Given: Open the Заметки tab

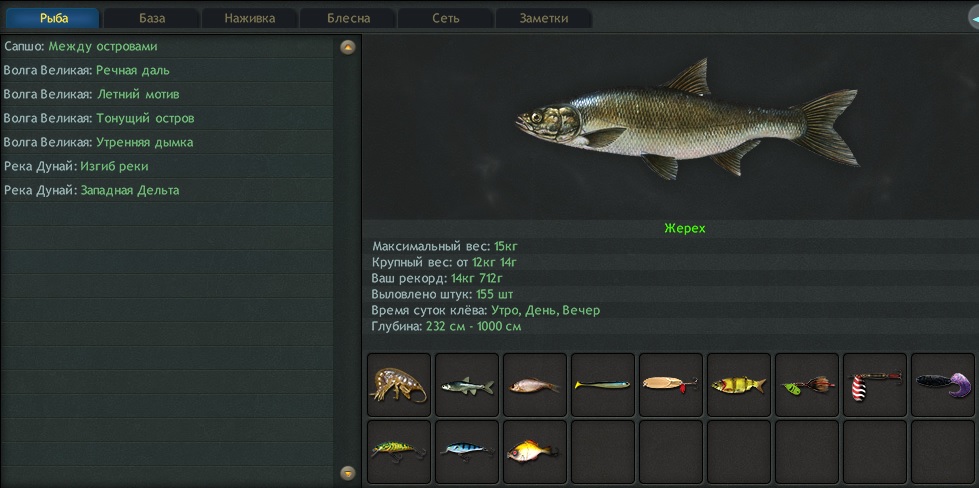Looking at the screenshot, I should [x=544, y=18].
